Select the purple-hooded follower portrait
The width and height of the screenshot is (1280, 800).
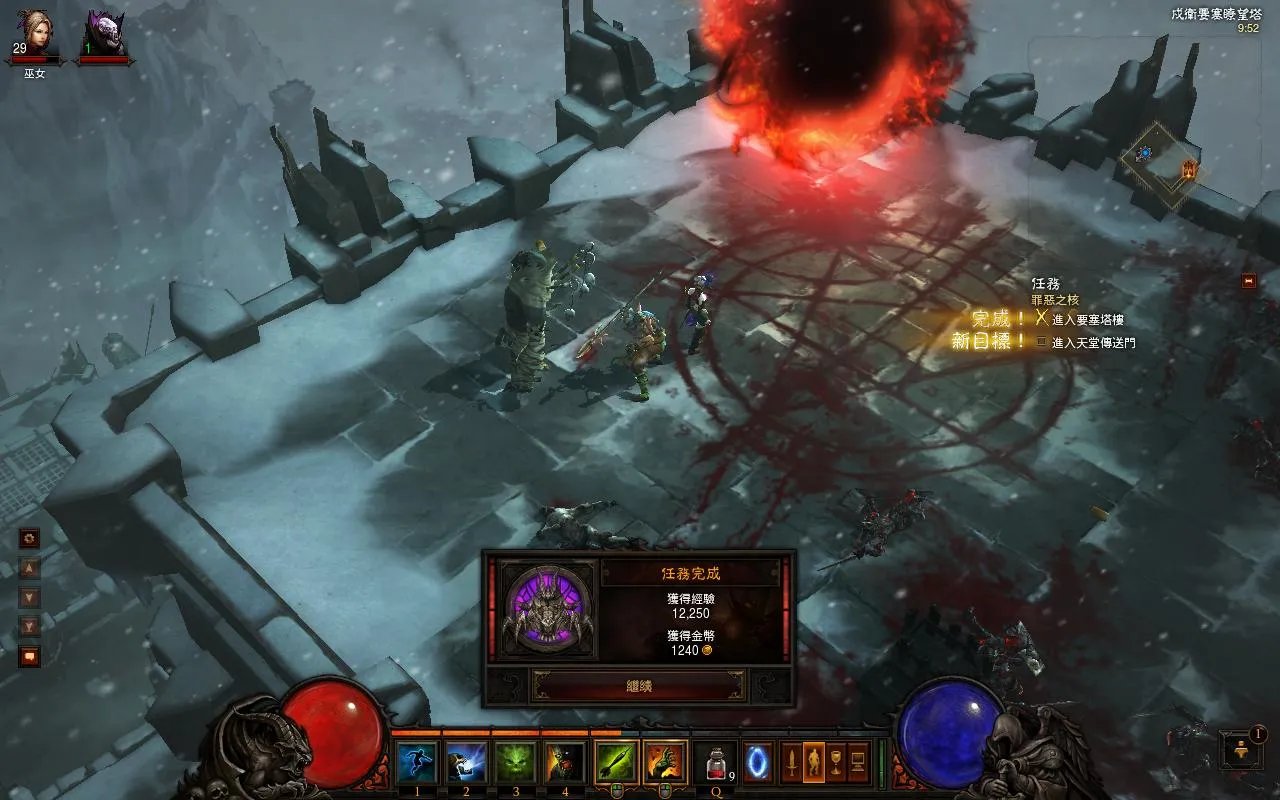(x=105, y=34)
